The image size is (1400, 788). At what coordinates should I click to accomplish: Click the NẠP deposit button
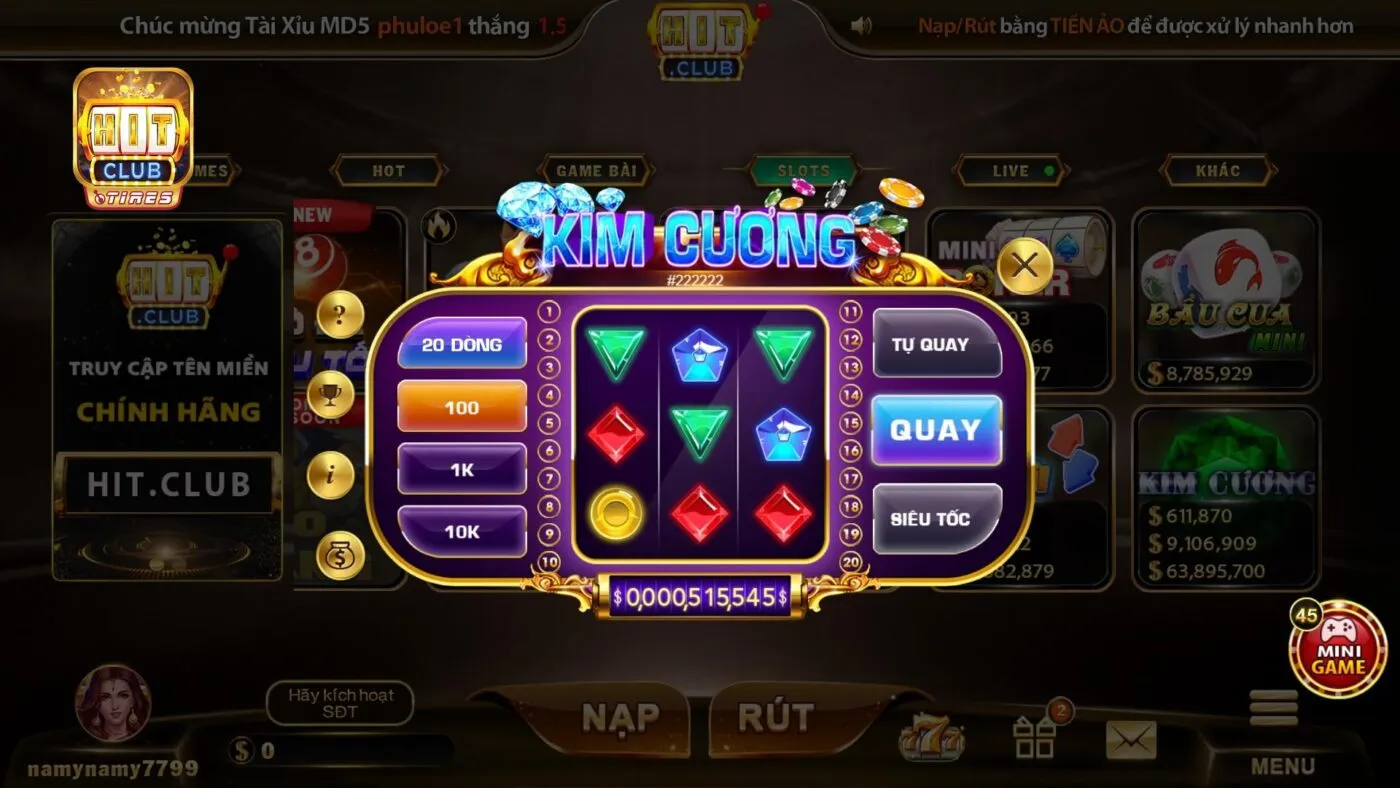[x=622, y=716]
